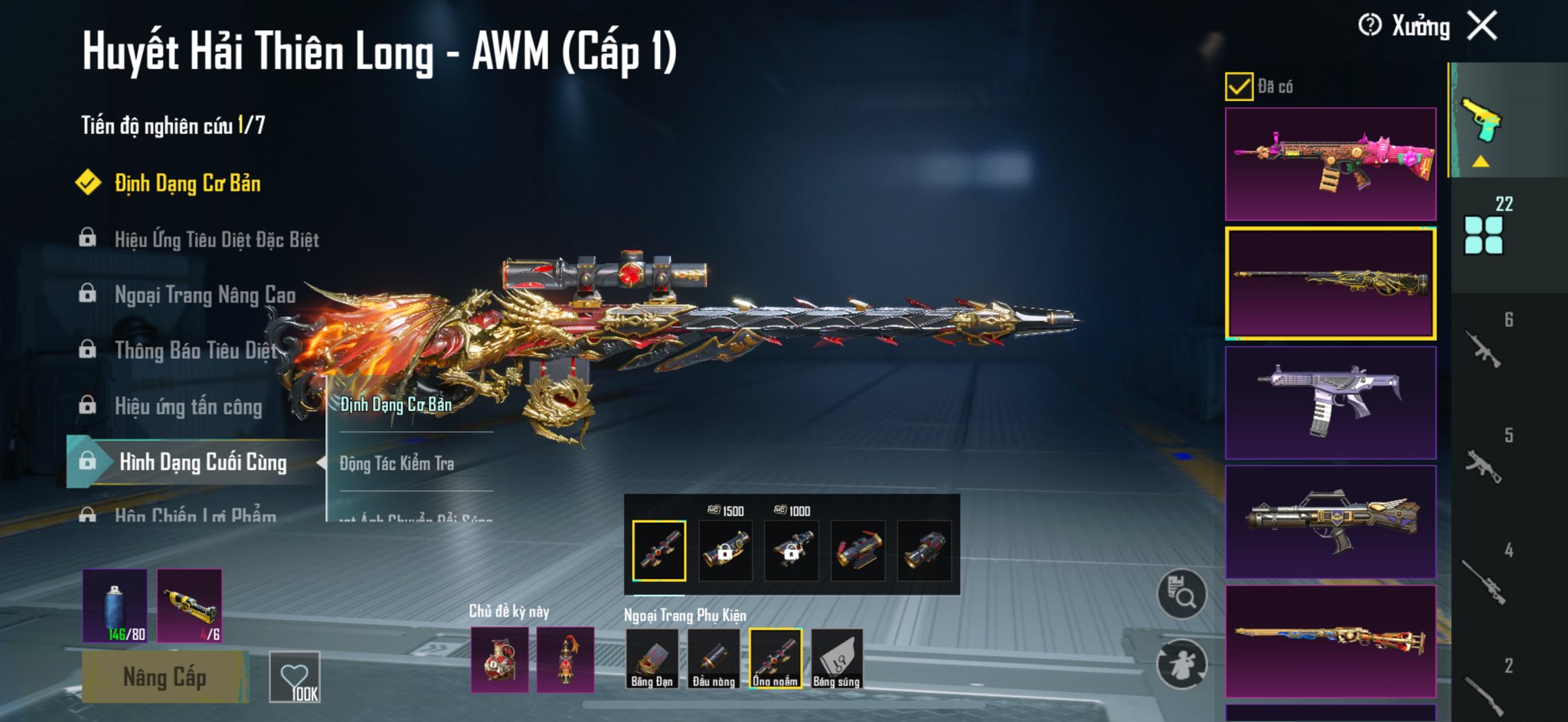Select Hiệu ứng tấn công level
This screenshot has height=722, width=1568.
coord(188,407)
